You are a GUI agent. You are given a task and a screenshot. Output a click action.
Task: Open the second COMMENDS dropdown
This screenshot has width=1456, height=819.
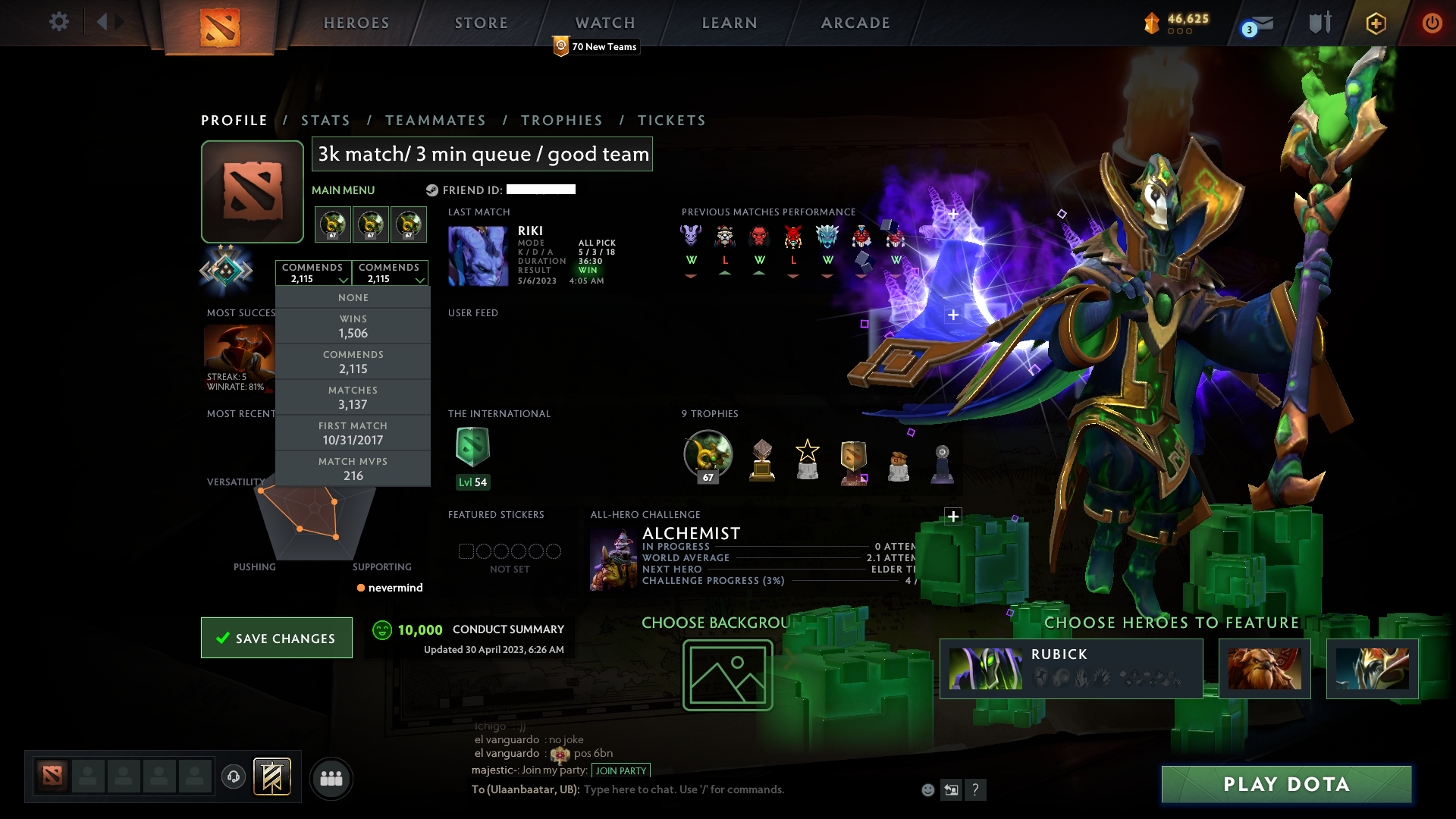[390, 272]
